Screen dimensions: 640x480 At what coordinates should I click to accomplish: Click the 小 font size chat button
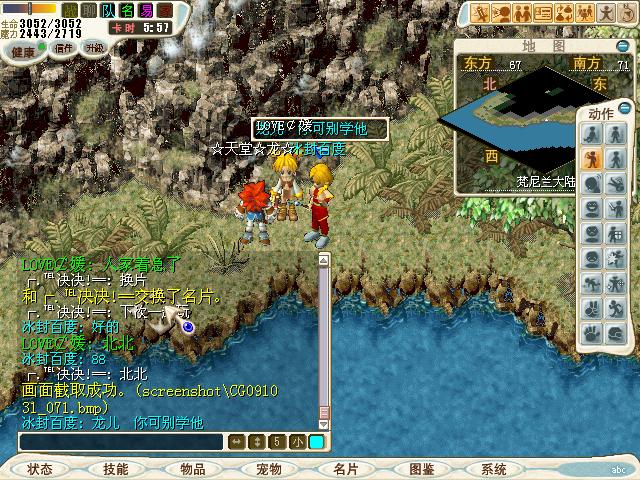(x=297, y=442)
